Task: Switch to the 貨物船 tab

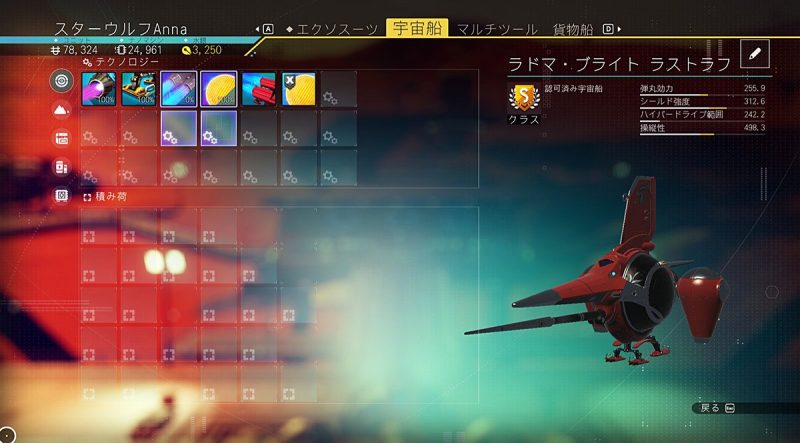Action: 567,29
